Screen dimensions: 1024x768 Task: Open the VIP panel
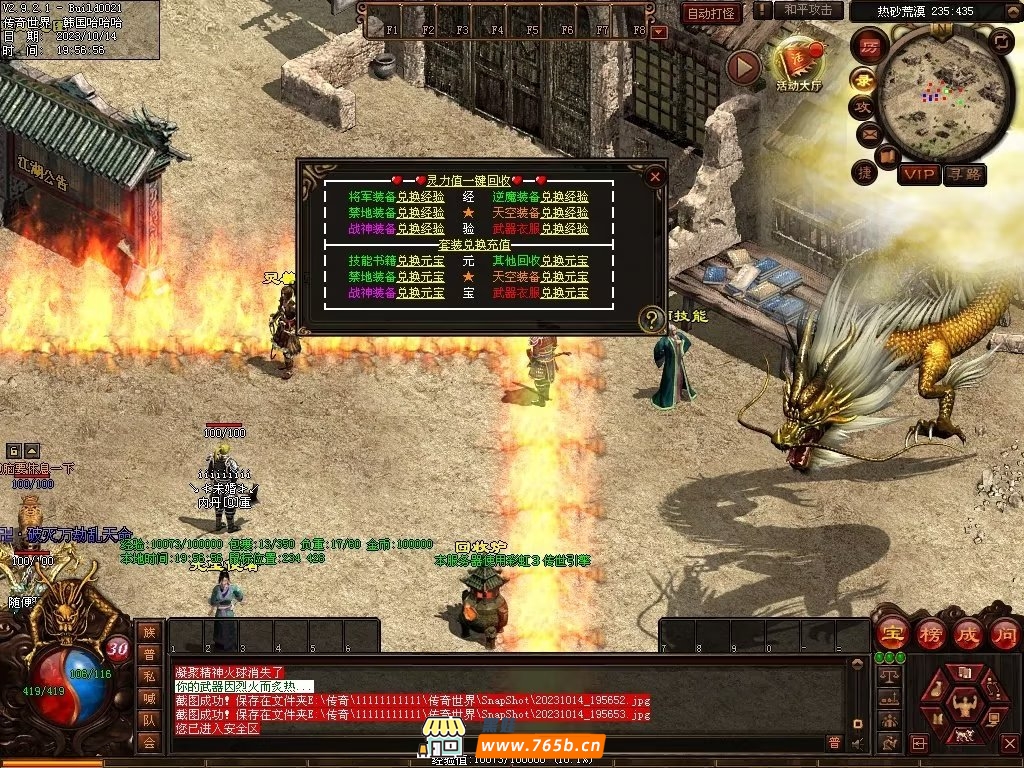pyautogui.click(x=918, y=175)
